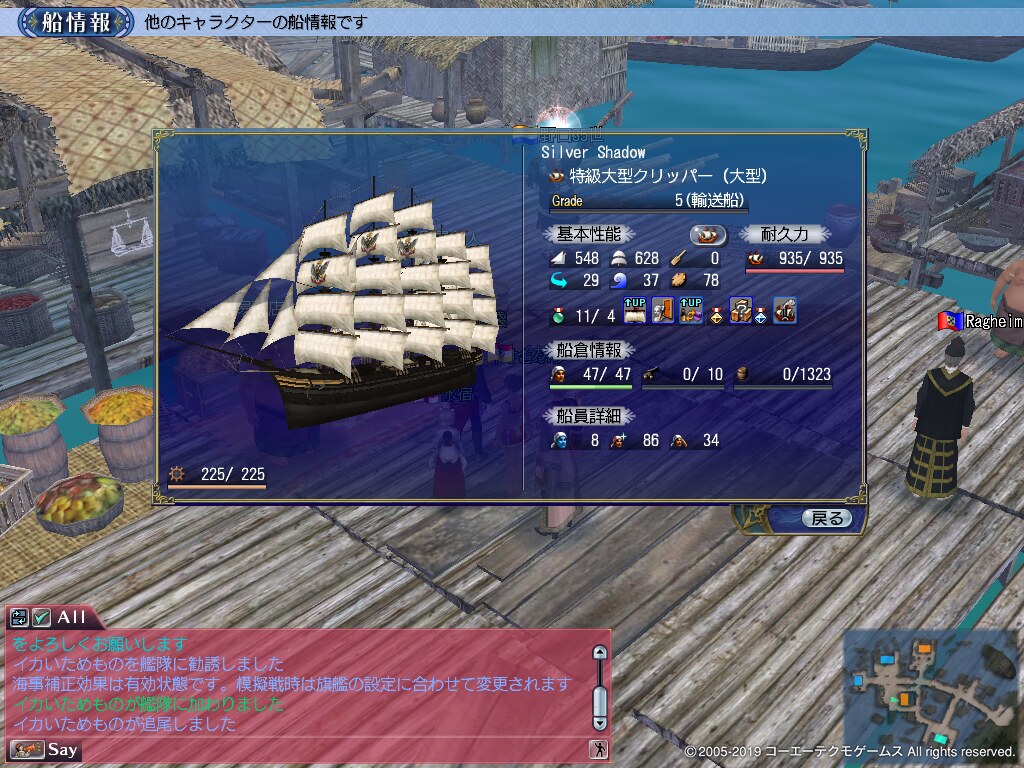Viewport: 1024px width, 768px height.
Task: Select the sail UP skill icon
Action: (636, 311)
